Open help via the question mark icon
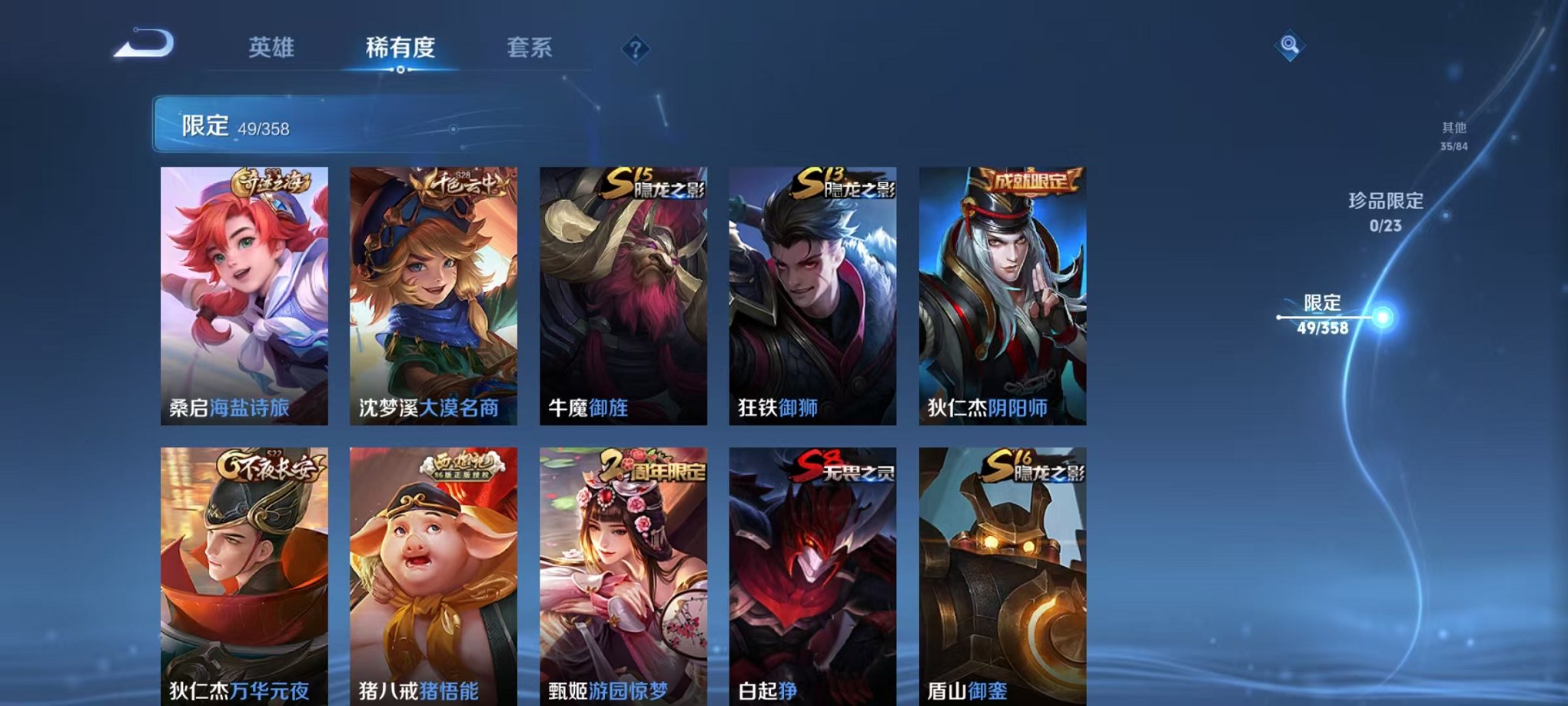The image size is (1568, 706). 634,48
